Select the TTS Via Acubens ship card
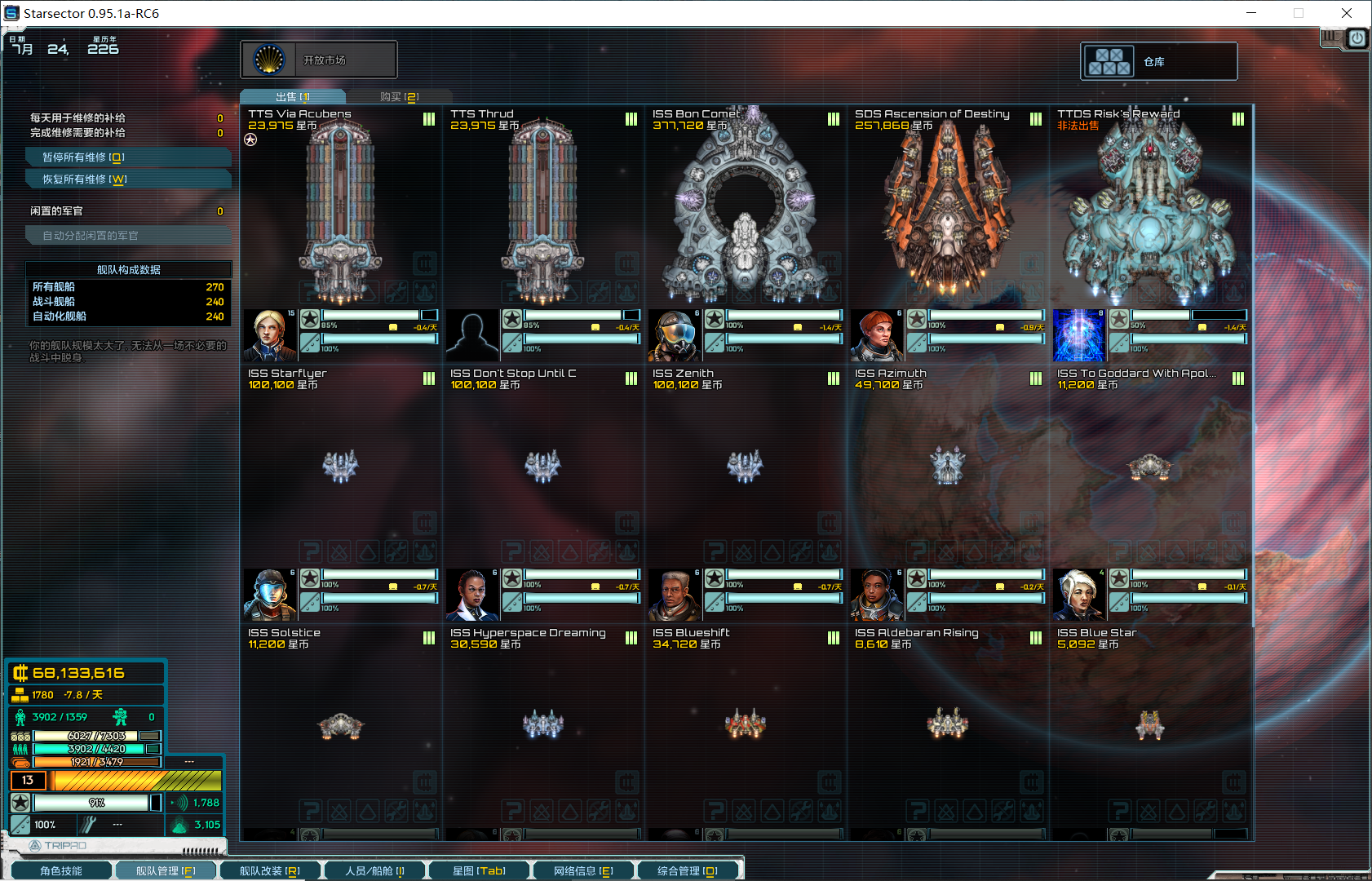1372x881 pixels. 340,212
